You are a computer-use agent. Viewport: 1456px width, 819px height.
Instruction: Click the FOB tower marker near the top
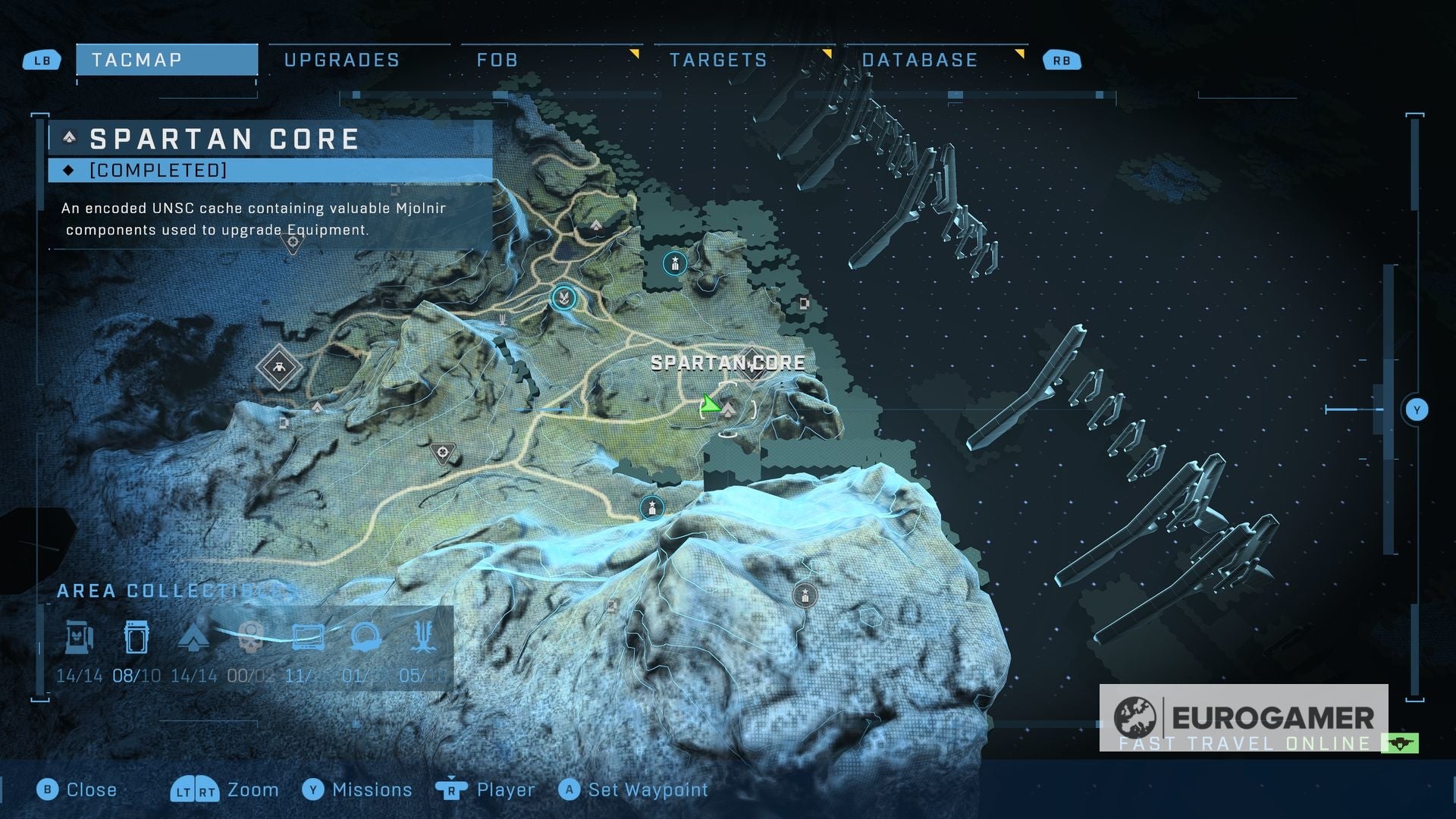tap(673, 262)
